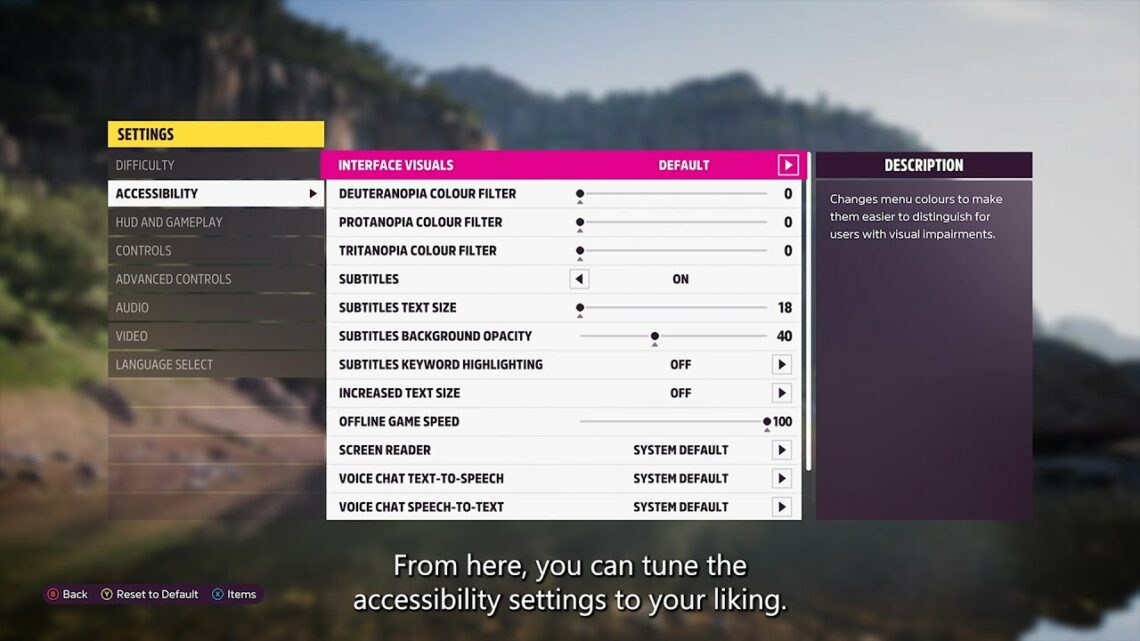Adjust the Protanopia Colour Filter slider
The height and width of the screenshot is (641, 1140).
(580, 222)
